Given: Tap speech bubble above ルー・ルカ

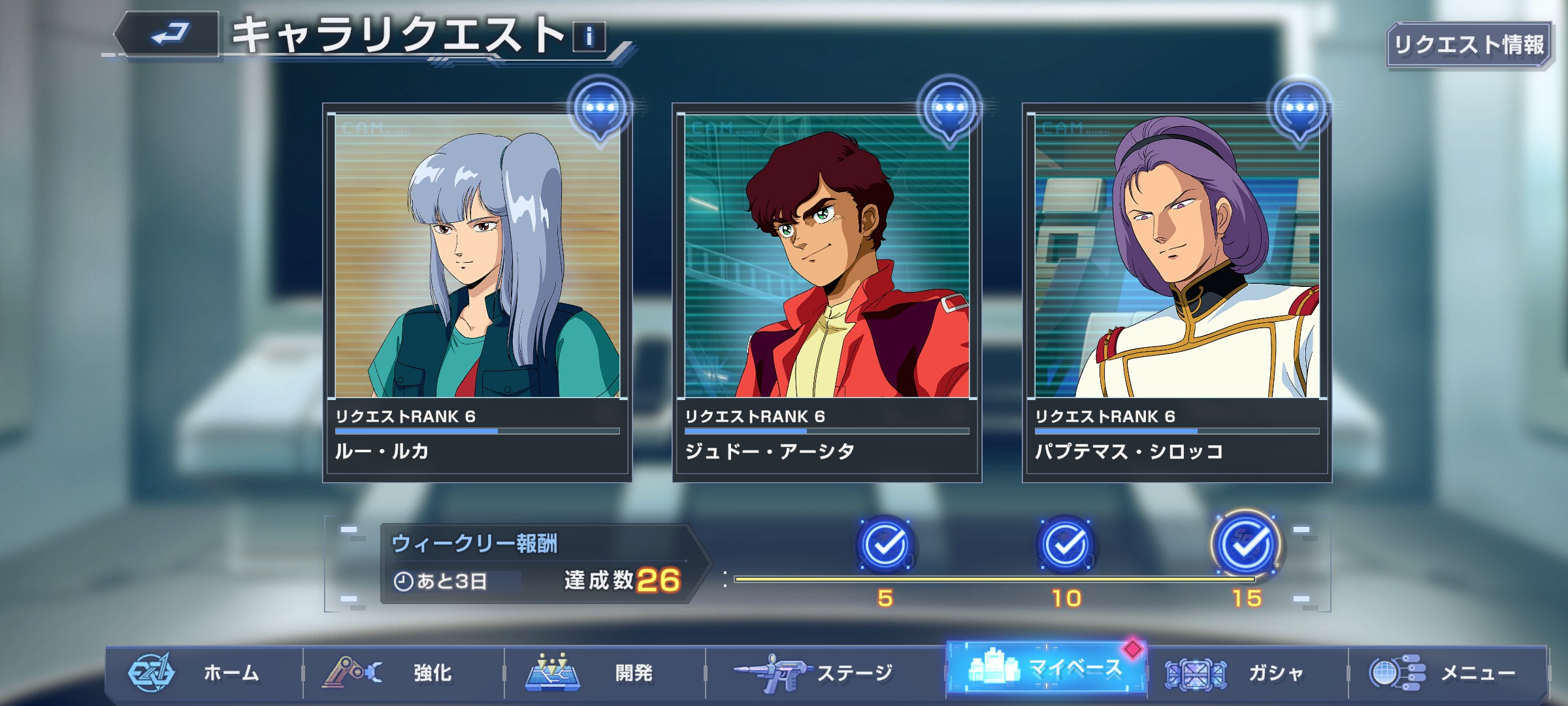Looking at the screenshot, I should pos(600,109).
